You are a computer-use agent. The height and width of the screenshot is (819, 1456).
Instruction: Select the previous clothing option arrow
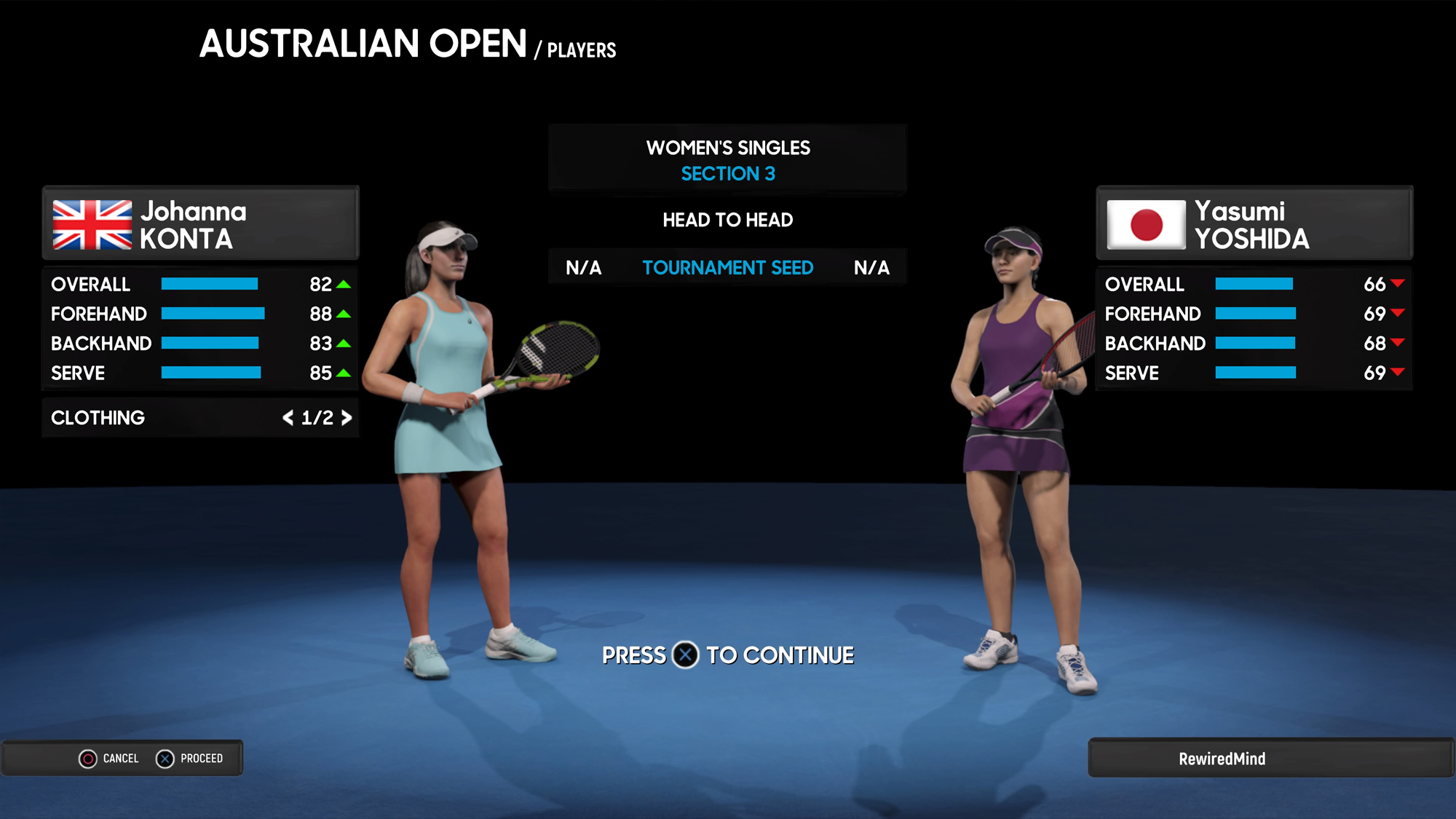(288, 418)
